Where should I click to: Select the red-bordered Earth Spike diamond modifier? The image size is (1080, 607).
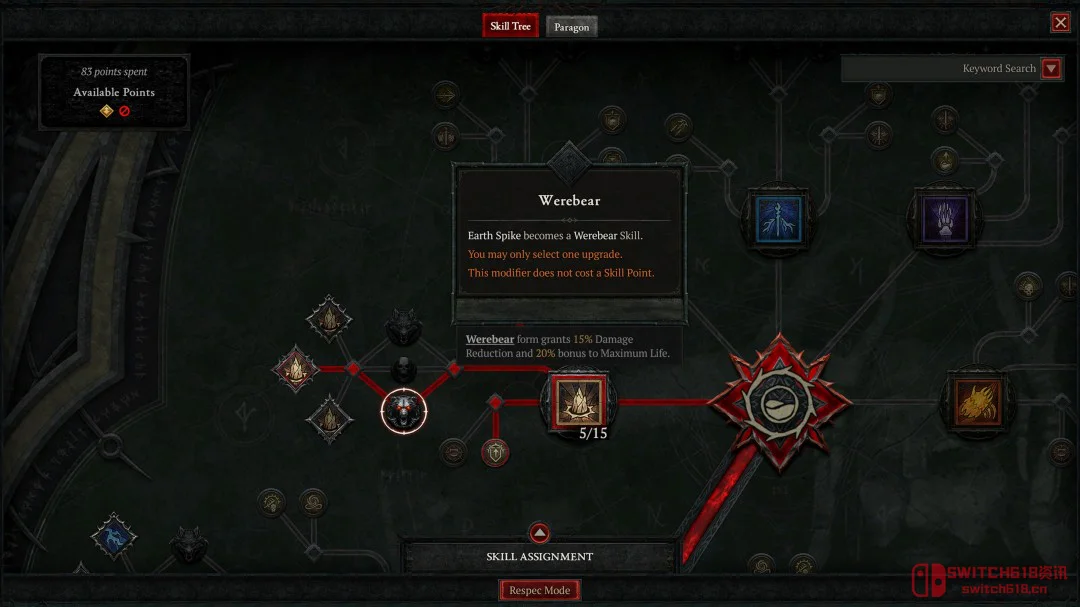(x=296, y=369)
